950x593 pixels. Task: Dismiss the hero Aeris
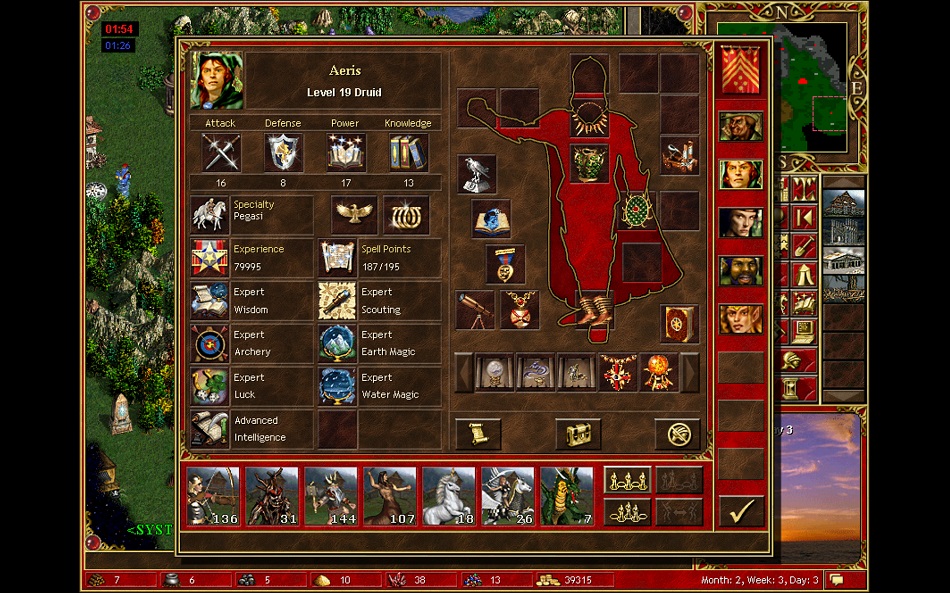click(677, 434)
